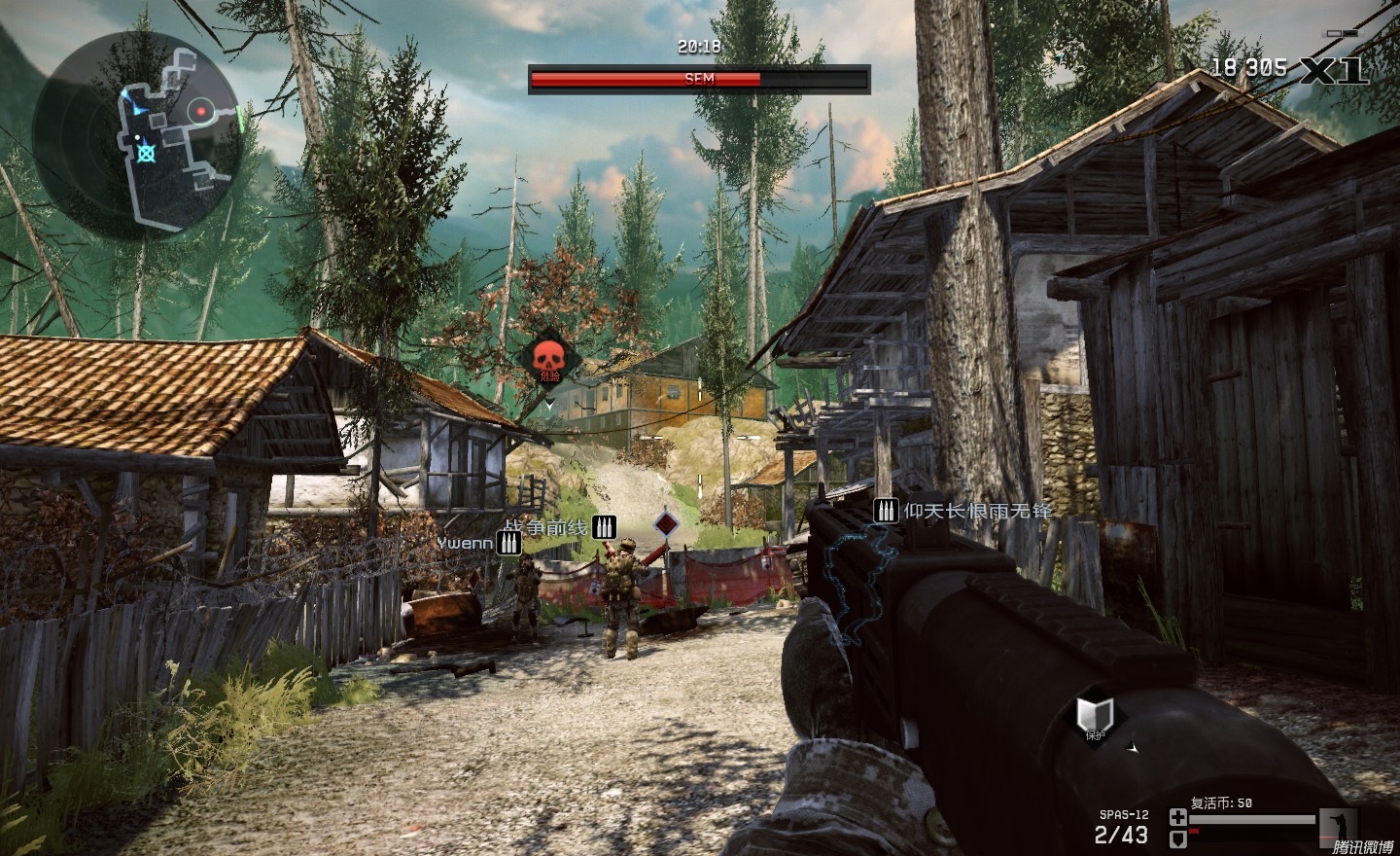Select the cyan crossed marker on the minimap

tap(146, 152)
